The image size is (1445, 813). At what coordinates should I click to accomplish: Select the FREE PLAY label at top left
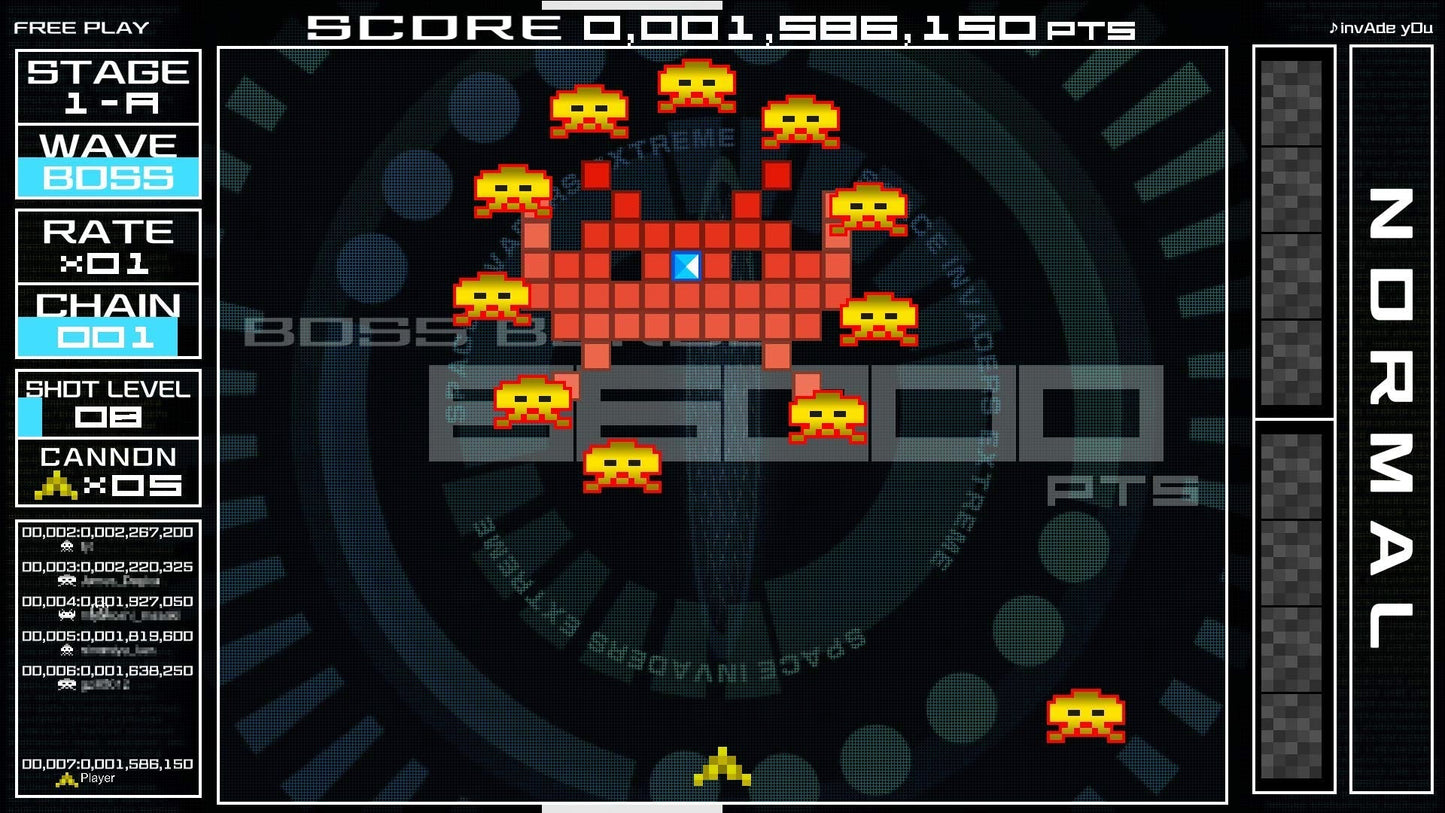[x=80, y=28]
